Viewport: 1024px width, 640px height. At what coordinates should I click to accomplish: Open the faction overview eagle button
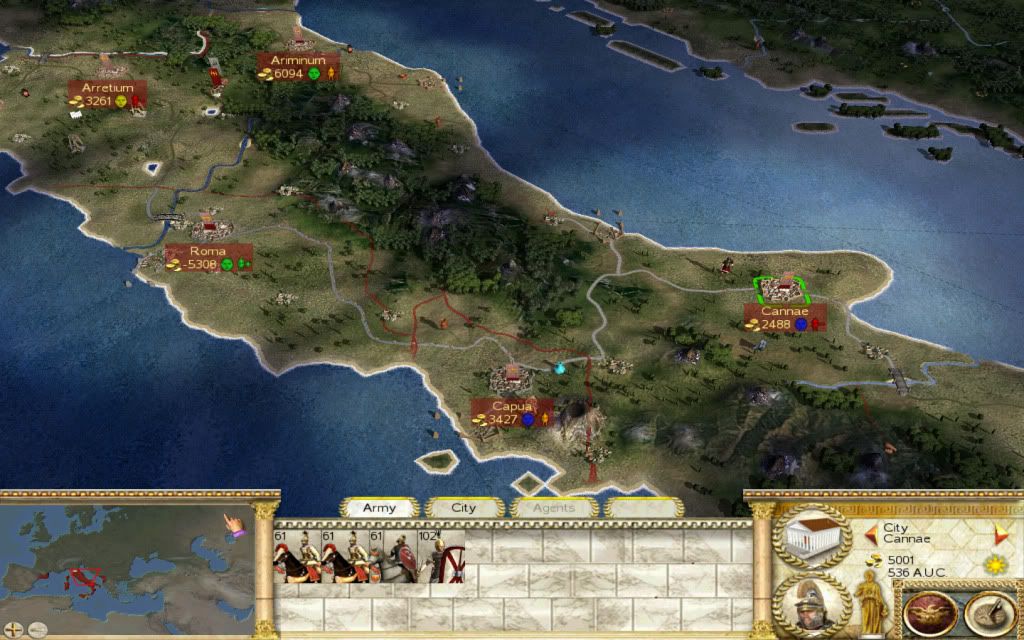(924, 610)
